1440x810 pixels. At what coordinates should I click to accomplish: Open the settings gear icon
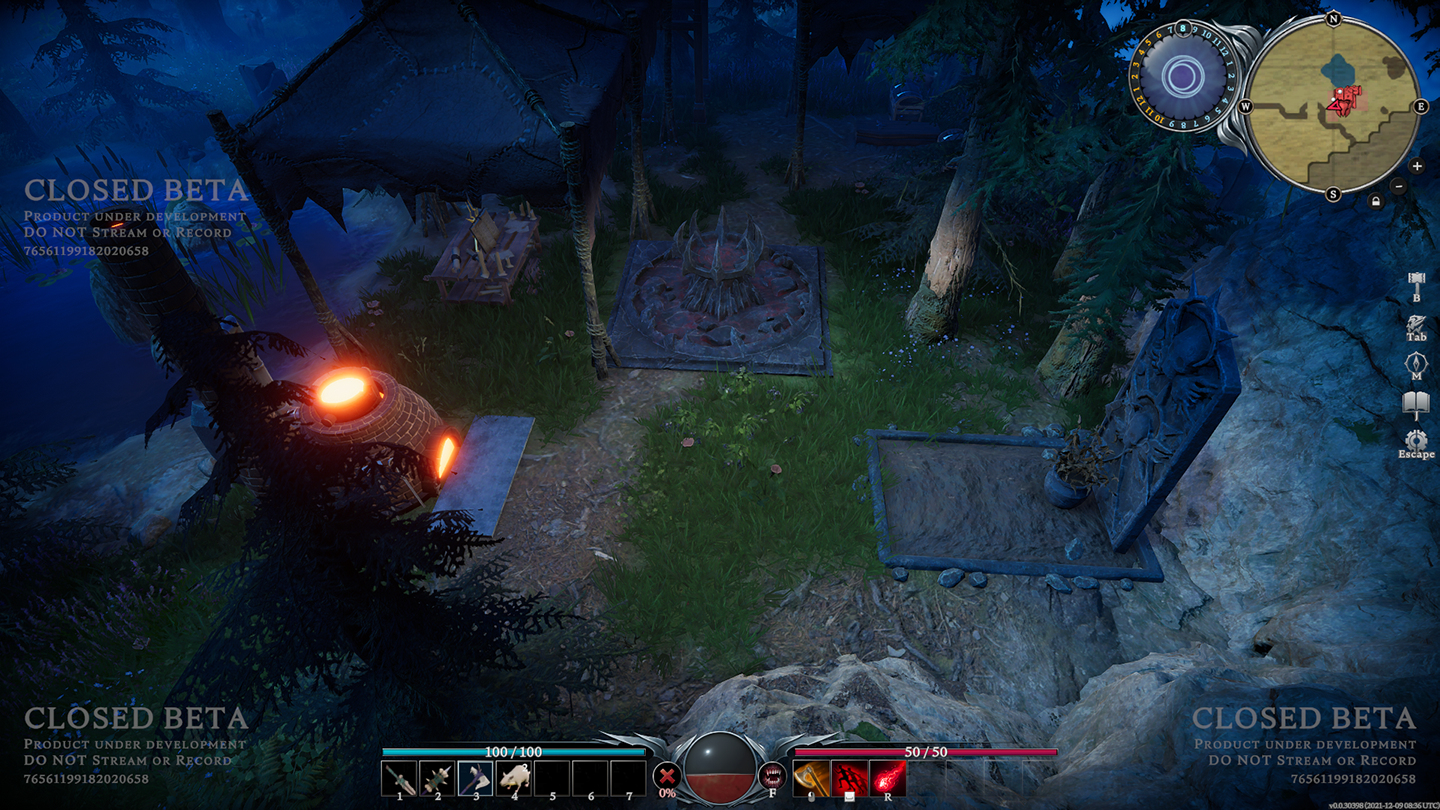pos(1416,441)
